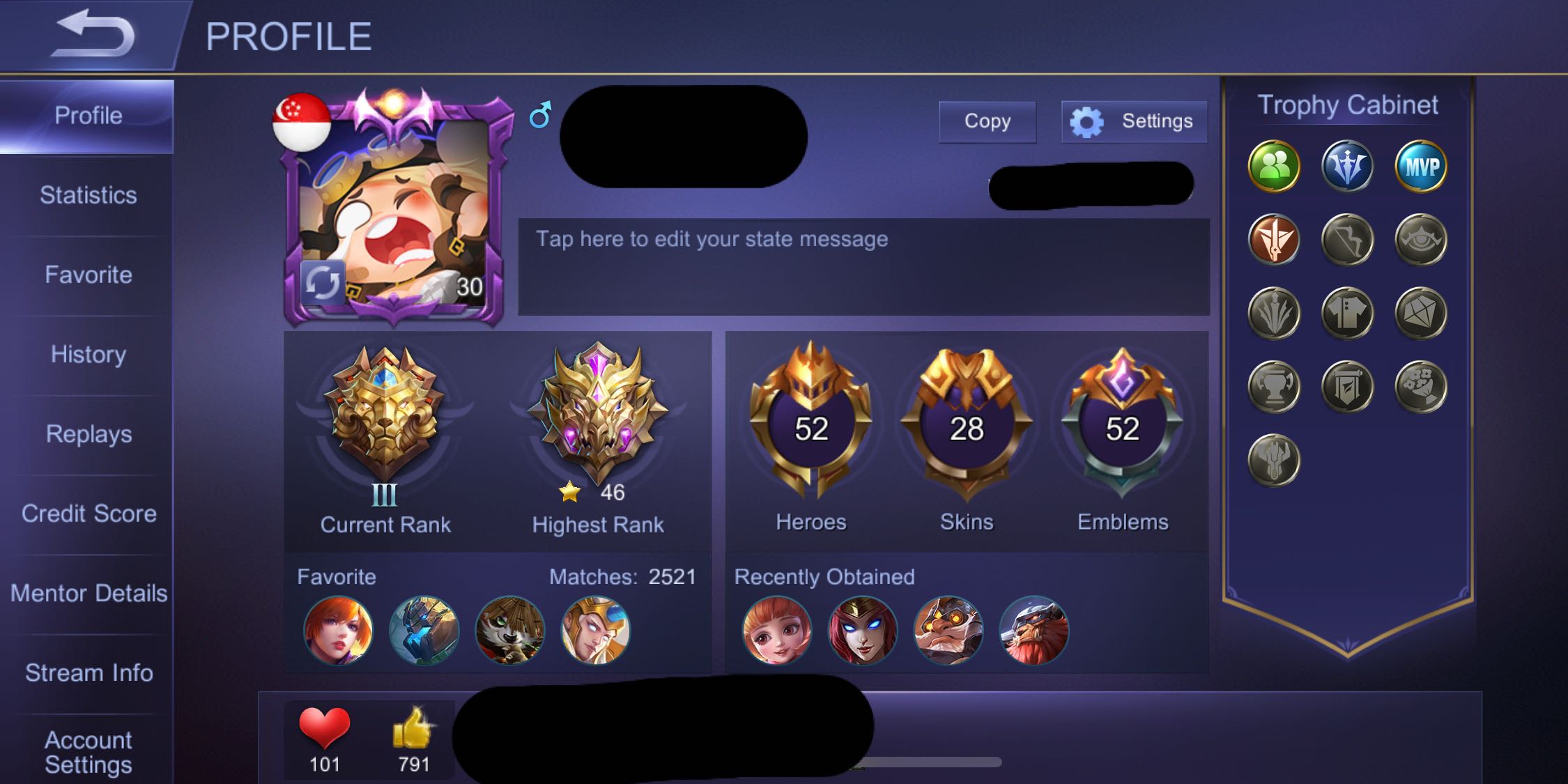Select the trophy cup badge in Trophy Cabinet
The width and height of the screenshot is (1568, 784).
pyautogui.click(x=1273, y=387)
